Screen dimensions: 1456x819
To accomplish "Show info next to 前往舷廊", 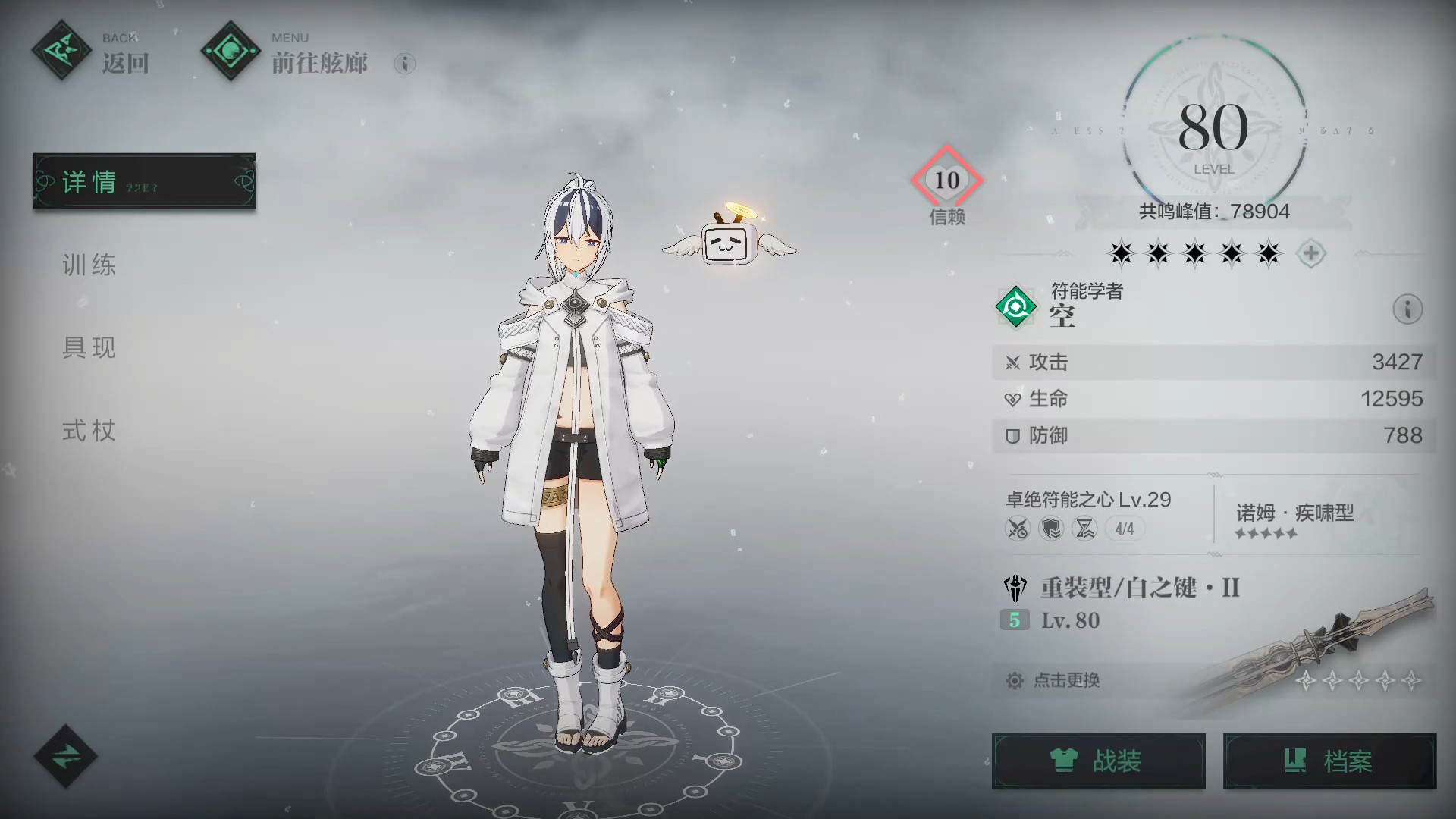I will tap(405, 64).
